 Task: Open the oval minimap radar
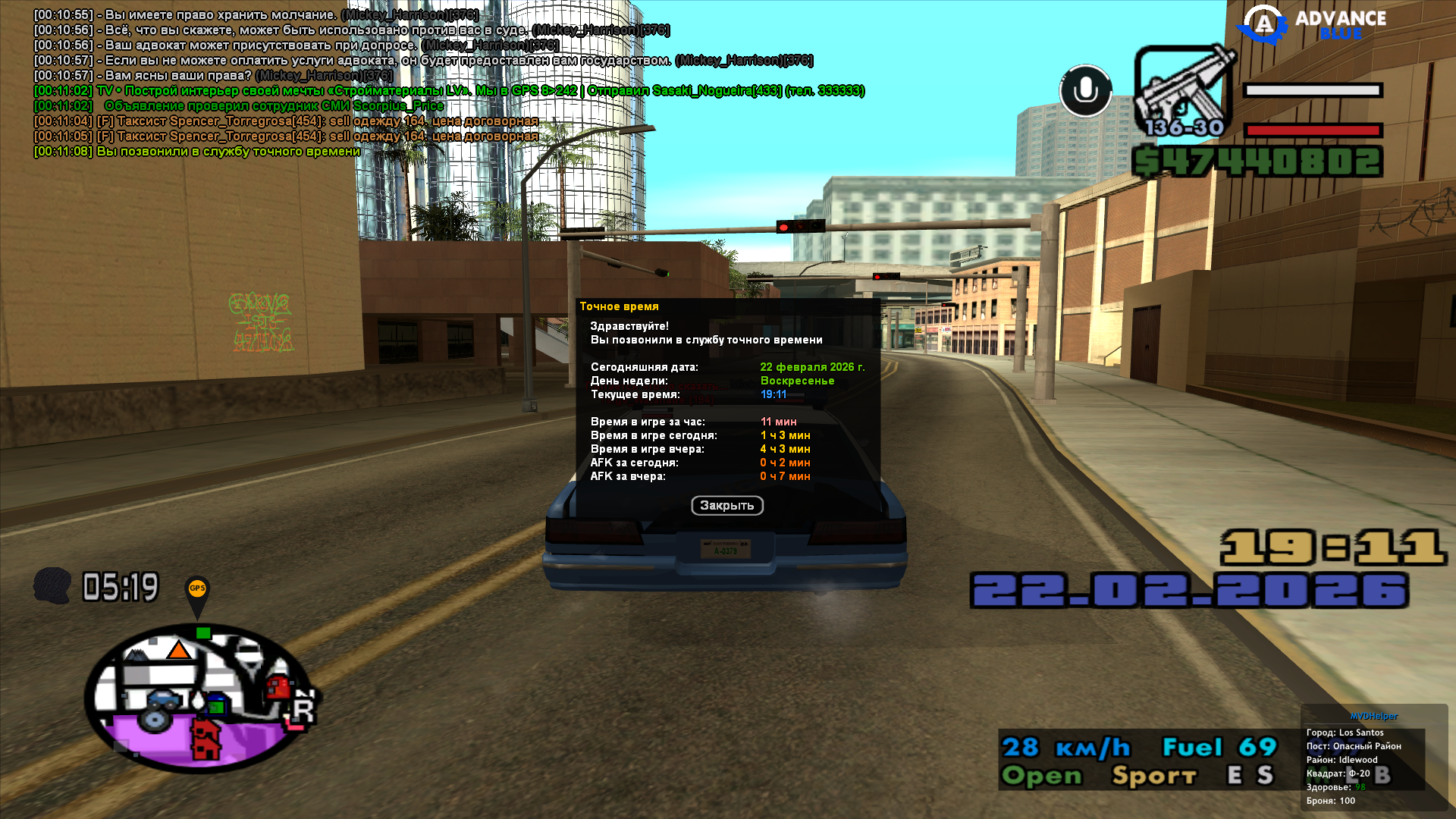199,698
